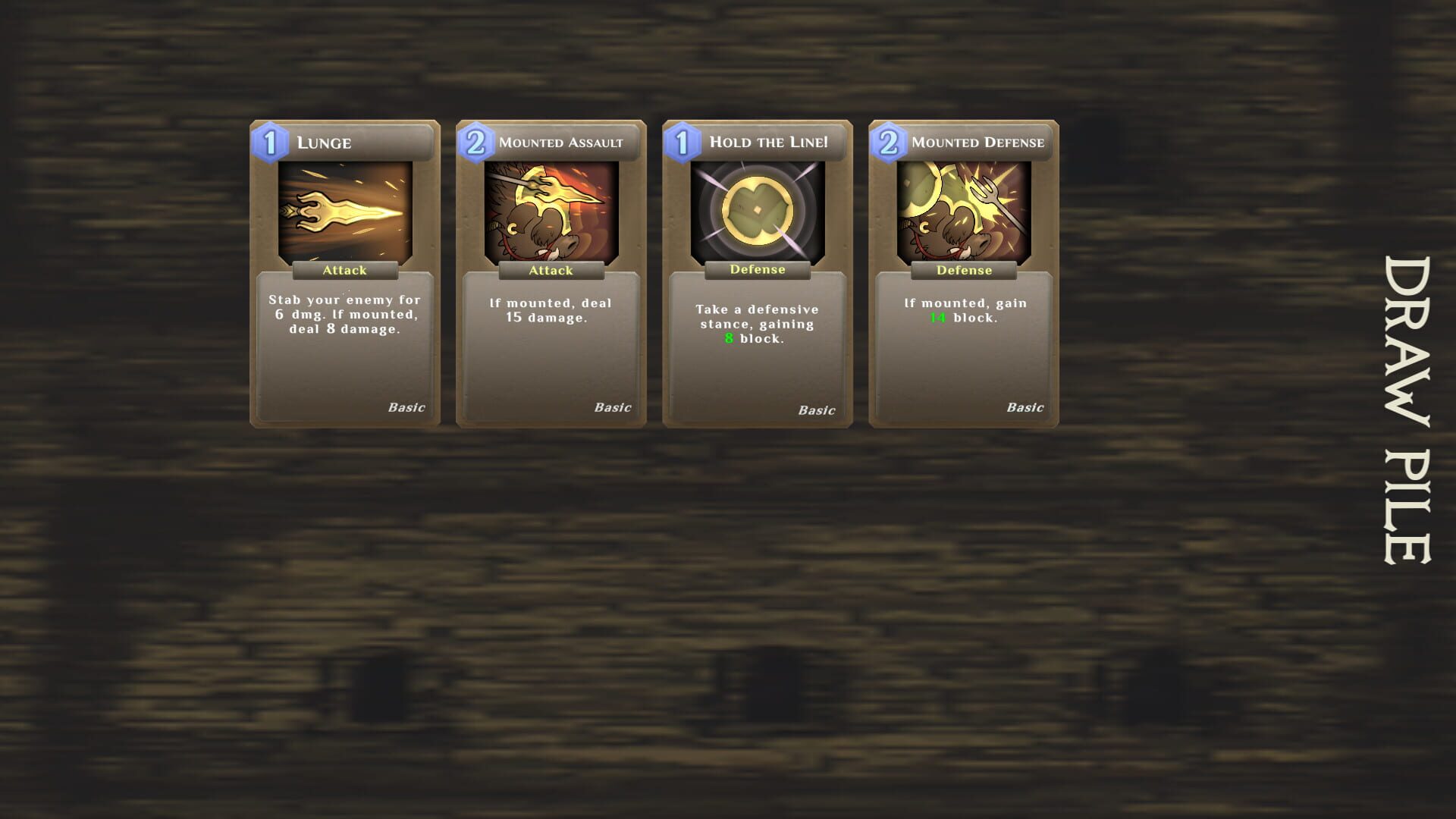This screenshot has height=819, width=1456.
Task: Click the charging boar art on Mounted Assault
Action: pyautogui.click(x=551, y=212)
